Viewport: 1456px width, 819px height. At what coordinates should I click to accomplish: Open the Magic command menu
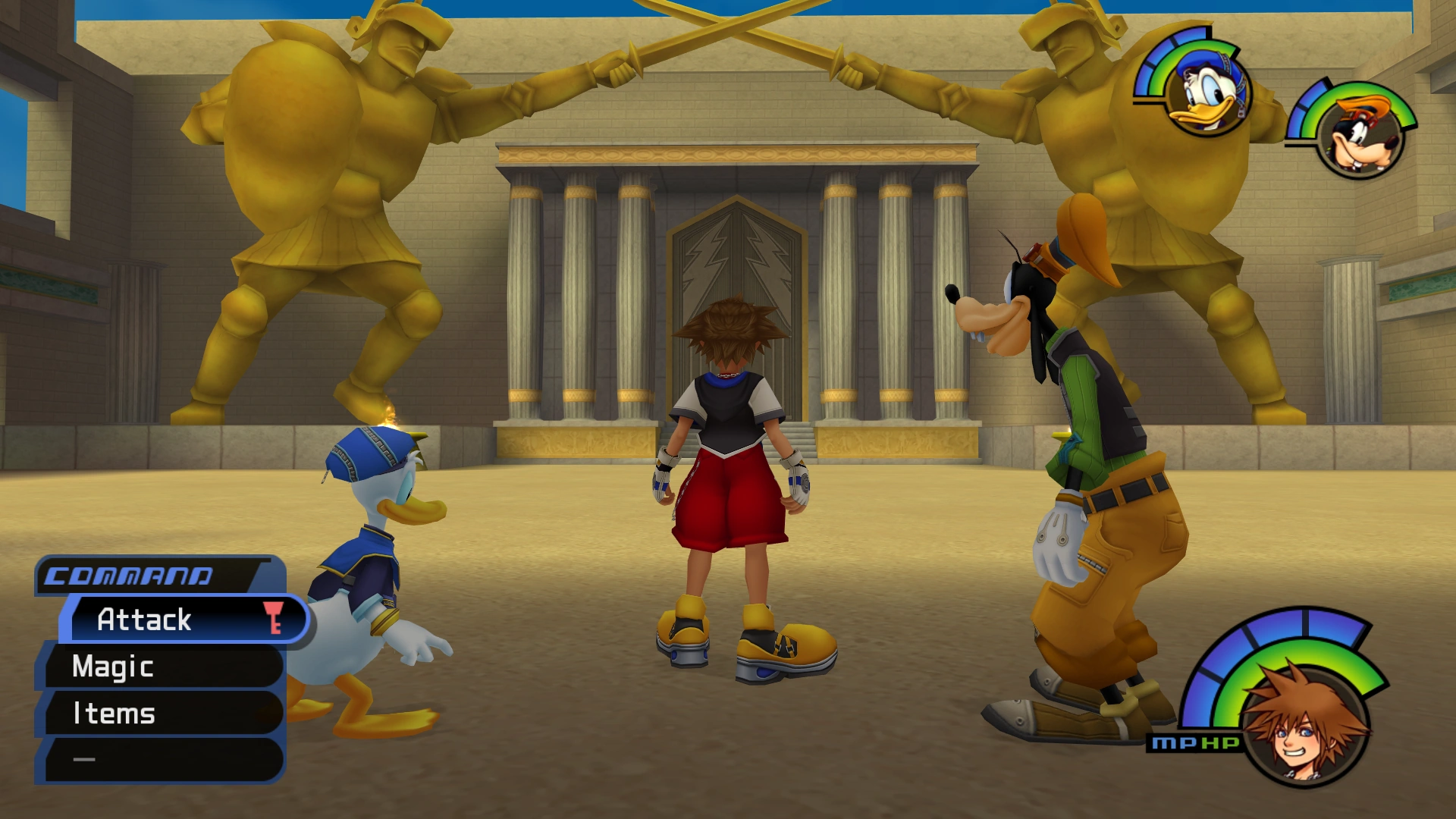[114, 667]
